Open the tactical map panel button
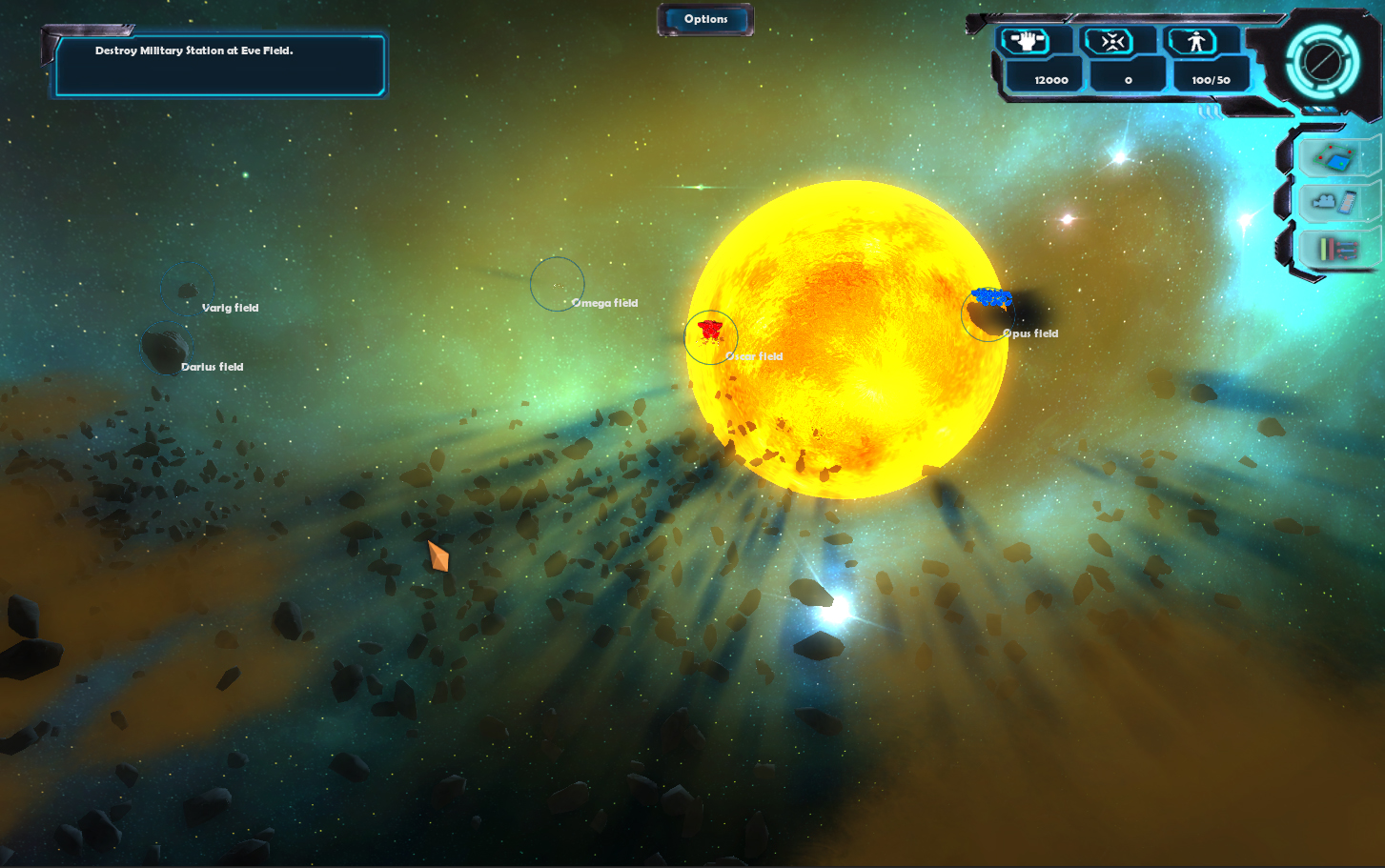 [1335, 157]
